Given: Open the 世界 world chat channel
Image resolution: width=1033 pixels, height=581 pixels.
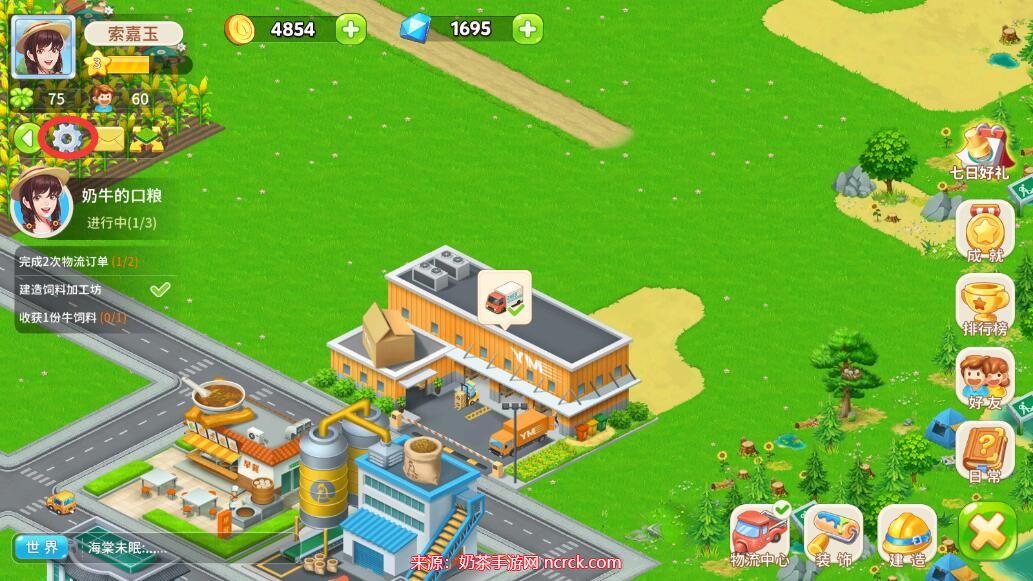Looking at the screenshot, I should click(41, 547).
